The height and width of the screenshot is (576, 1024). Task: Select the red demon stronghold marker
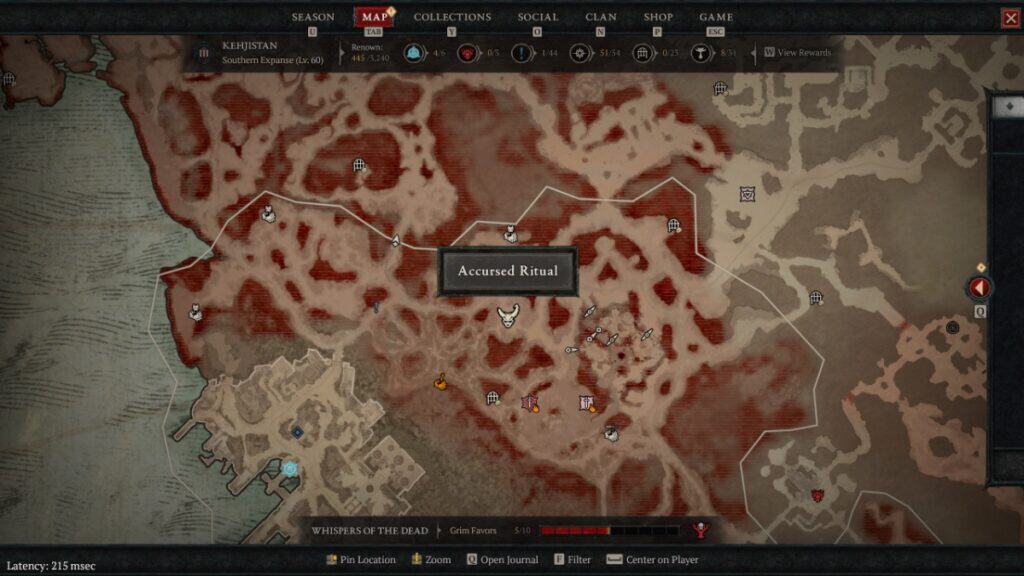[817, 495]
